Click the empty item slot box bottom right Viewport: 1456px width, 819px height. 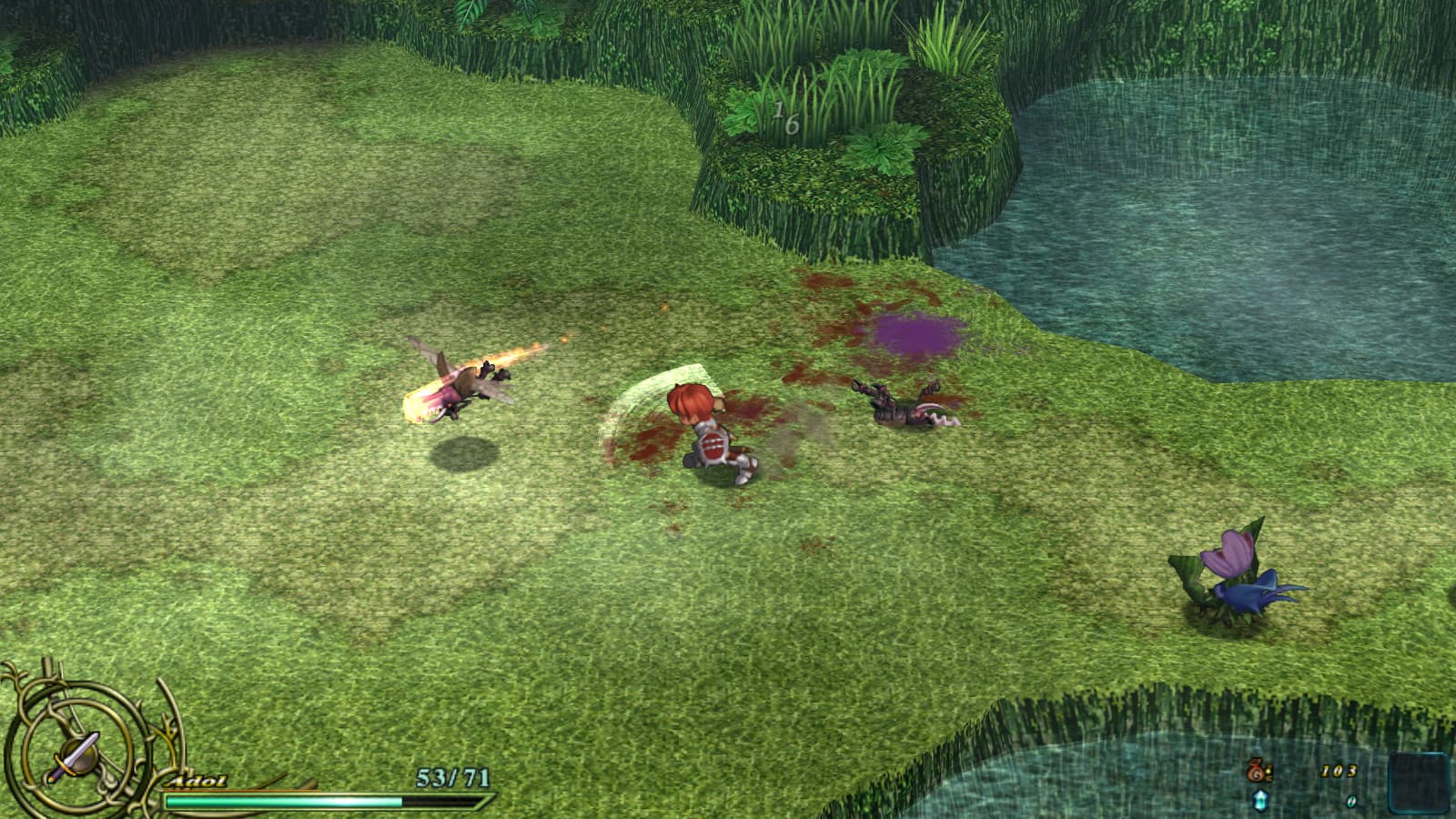(1418, 783)
